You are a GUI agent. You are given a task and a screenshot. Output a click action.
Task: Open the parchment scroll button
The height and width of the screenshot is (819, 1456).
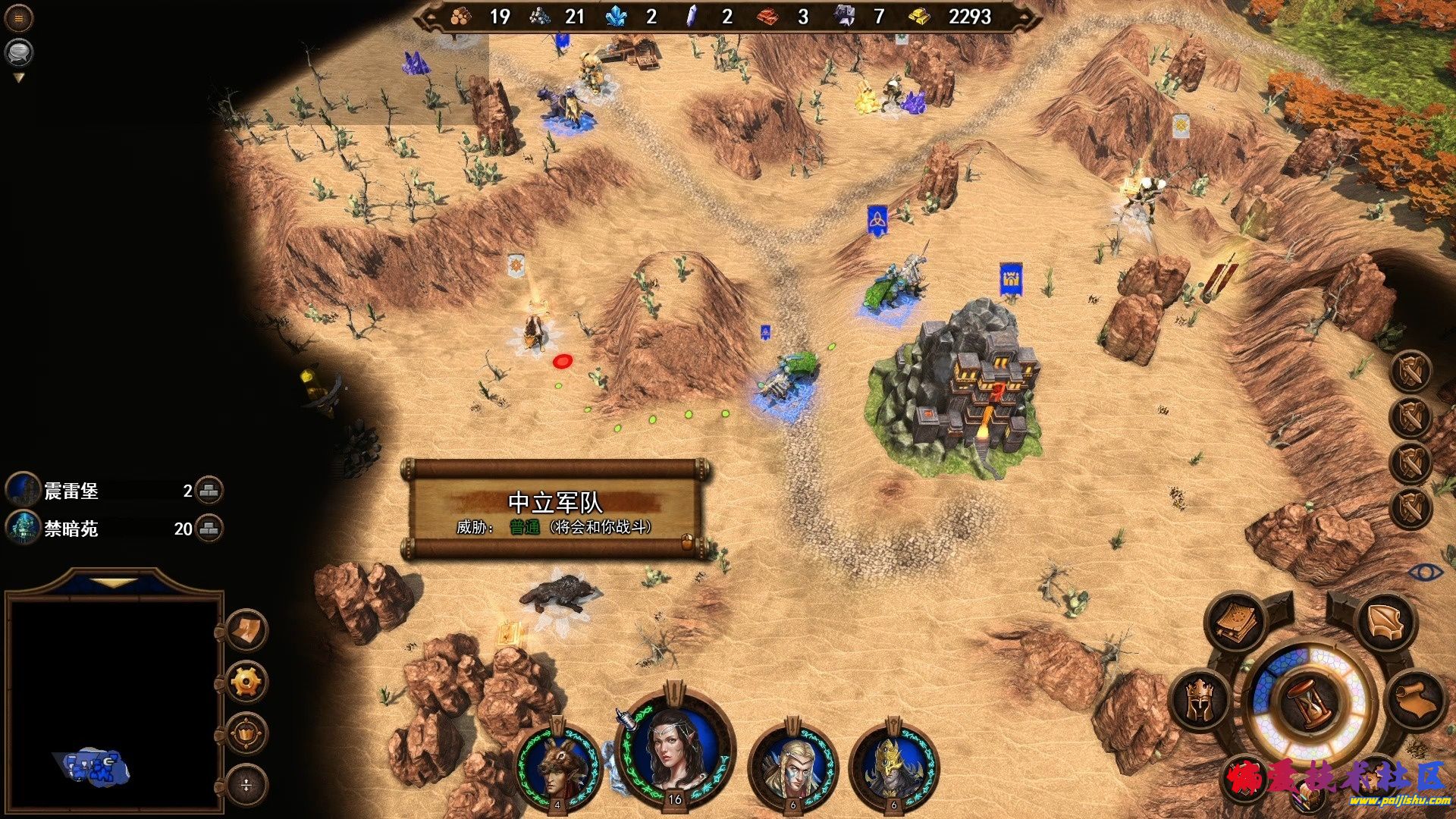(1415, 701)
